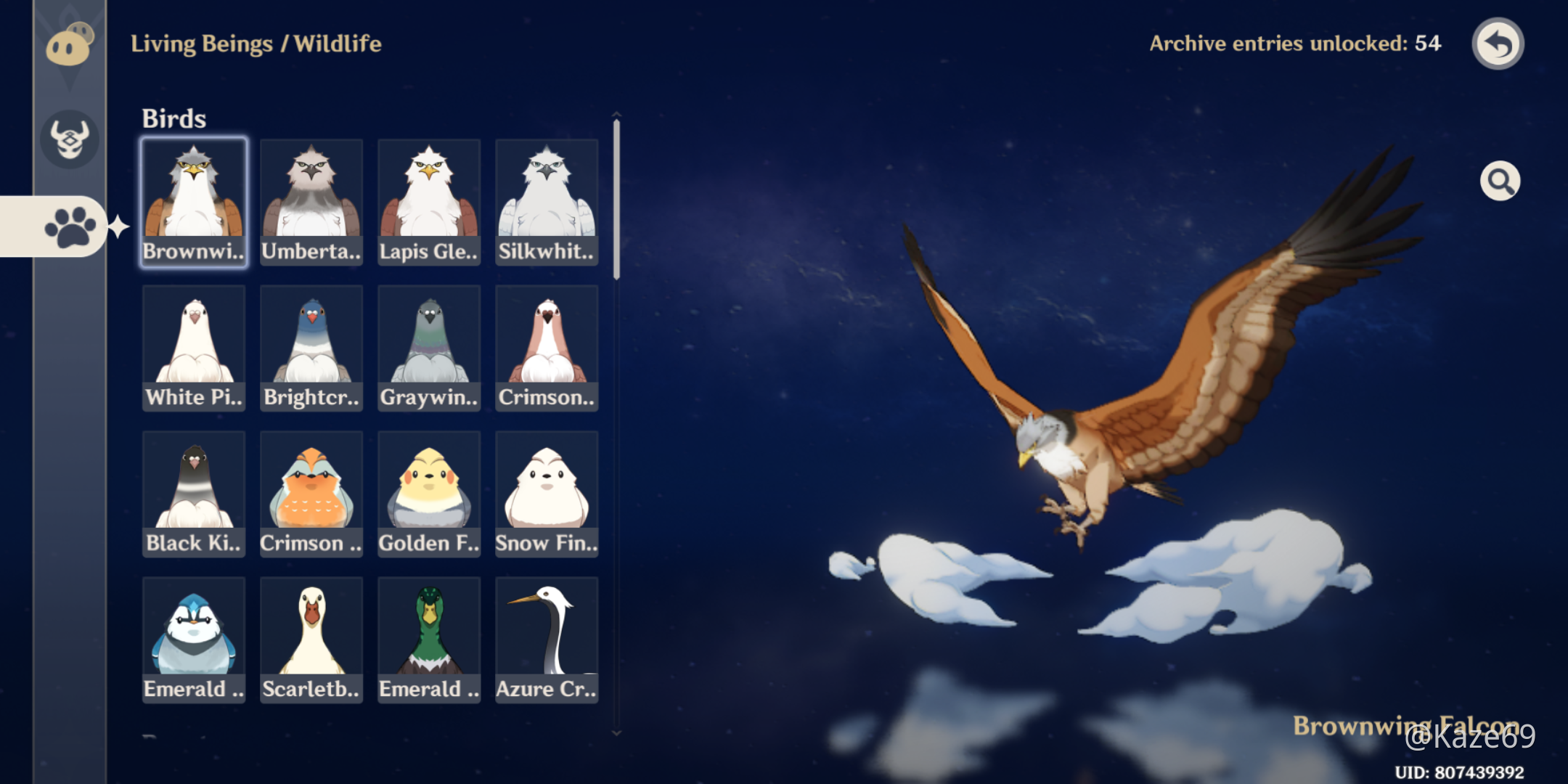View the White Pigeon entry
This screenshot has height=784, width=1568.
click(x=194, y=348)
